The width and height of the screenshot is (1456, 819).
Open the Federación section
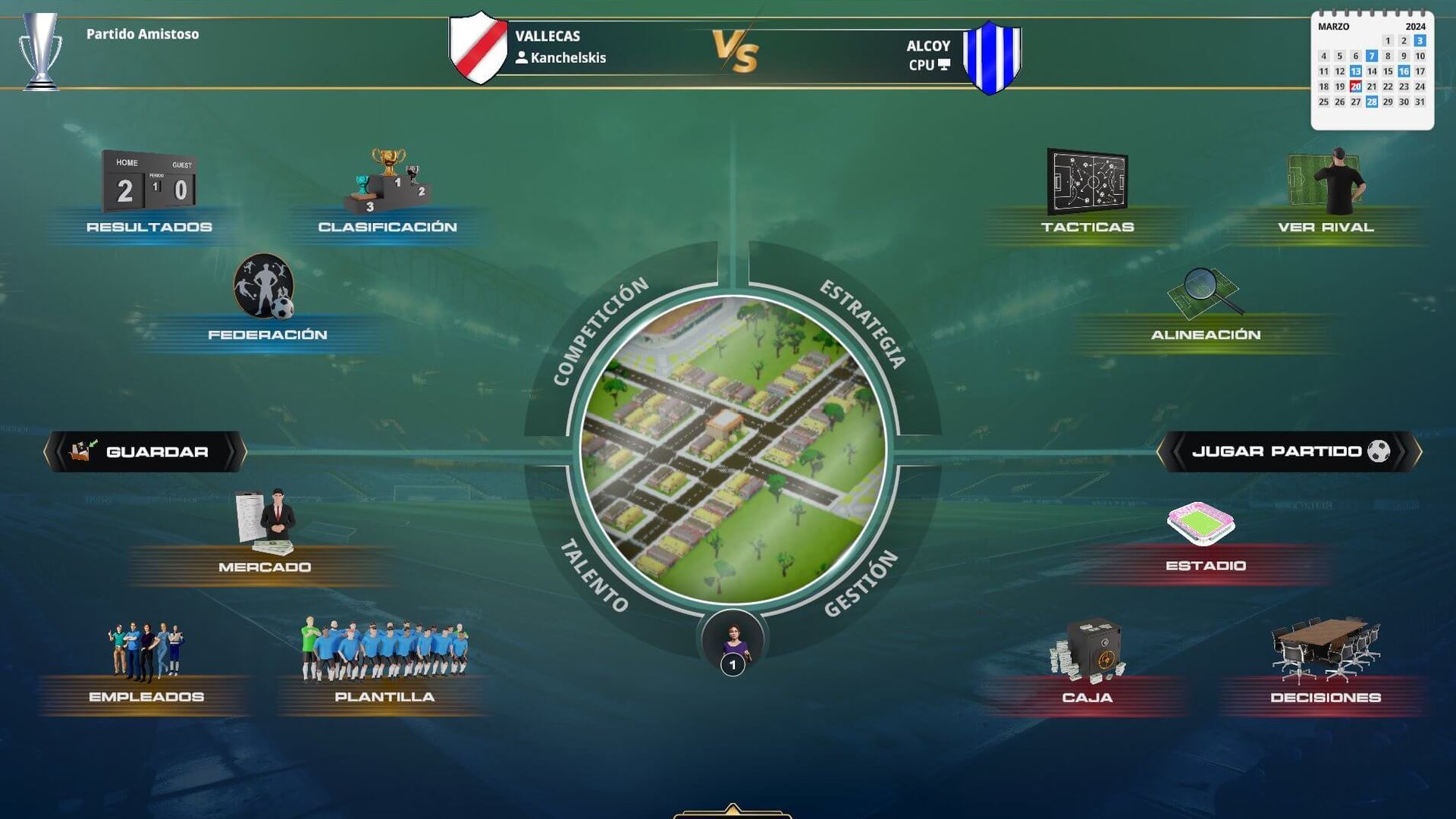pyautogui.click(x=265, y=298)
